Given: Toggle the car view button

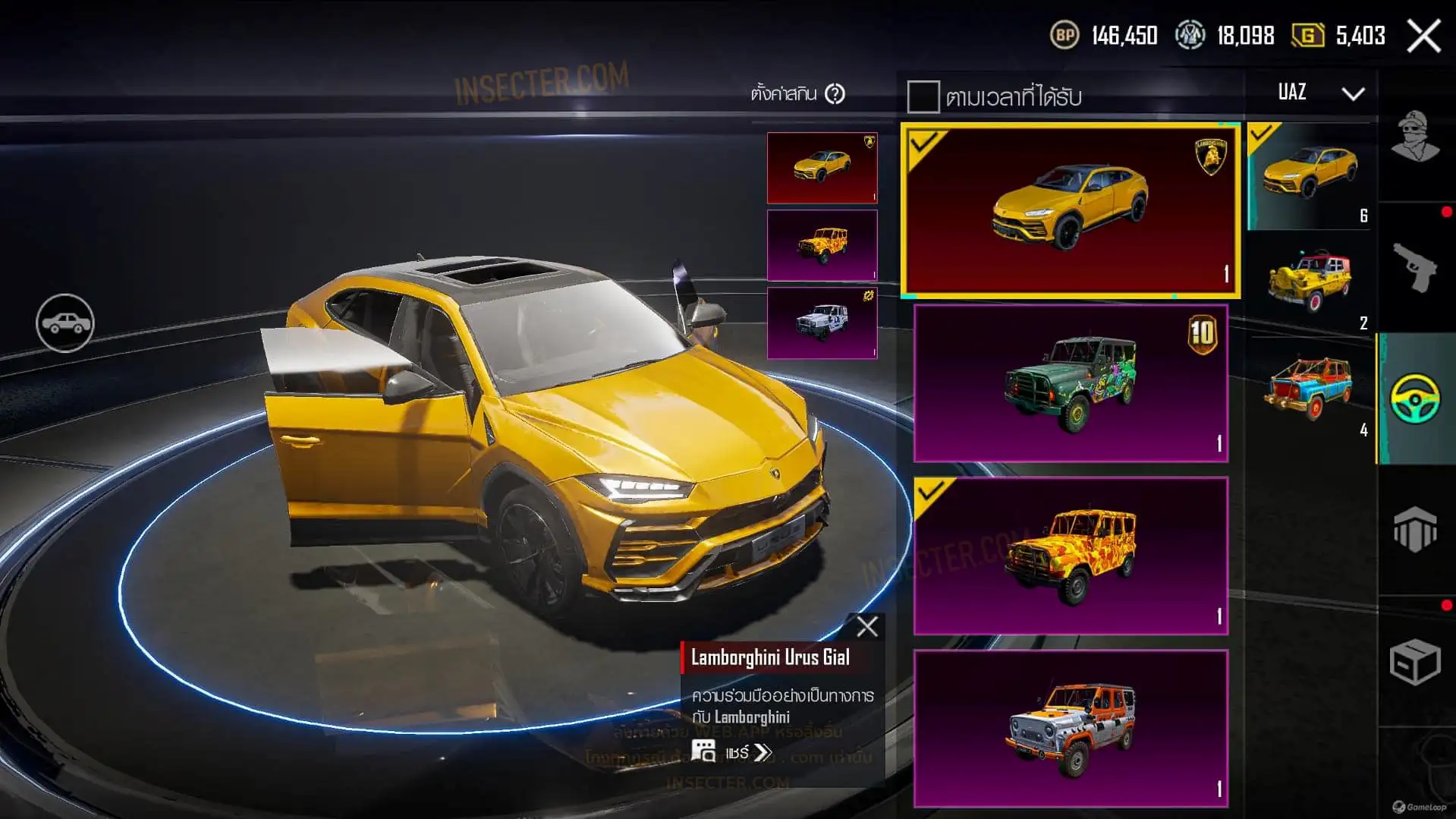Looking at the screenshot, I should point(65,323).
